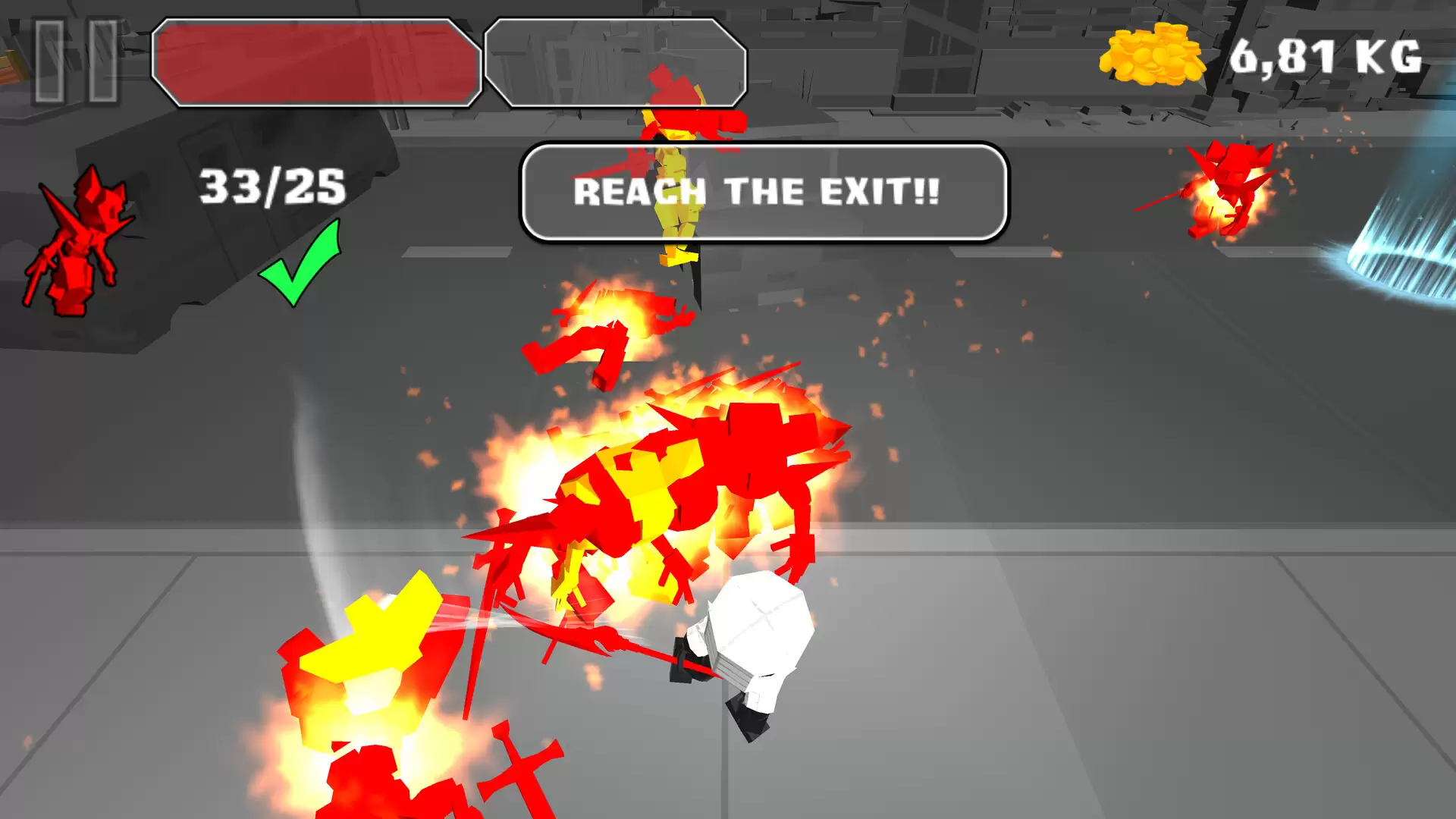Pause the game with the pause icon

click(76, 61)
